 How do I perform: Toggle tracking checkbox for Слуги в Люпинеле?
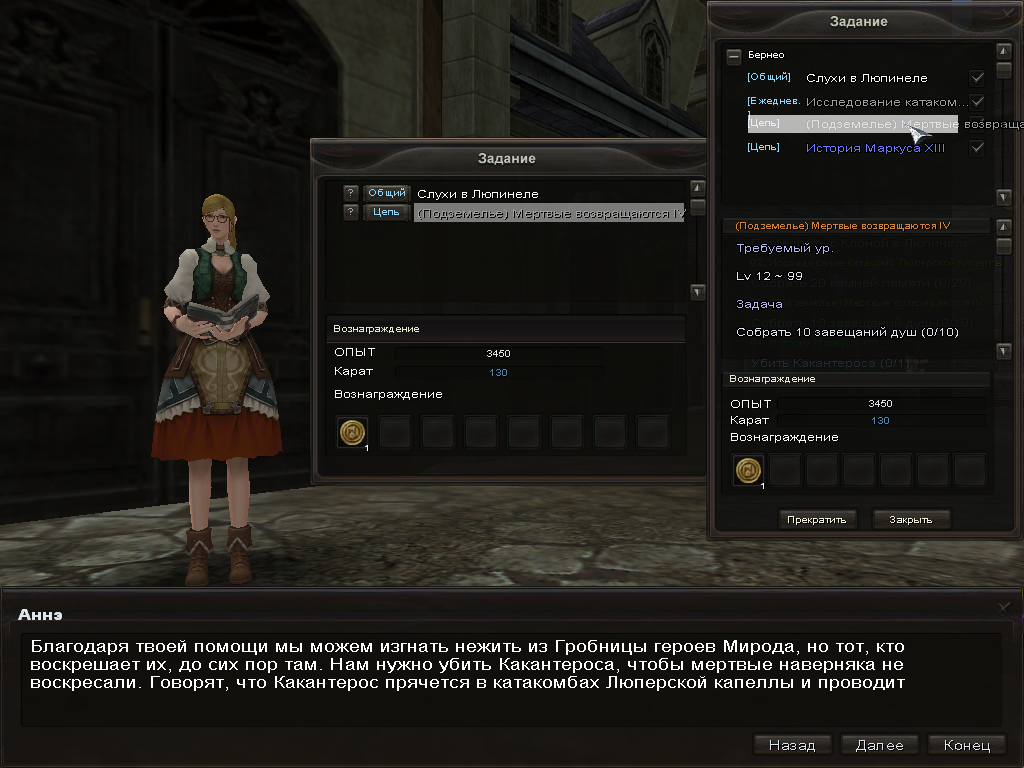[977, 78]
